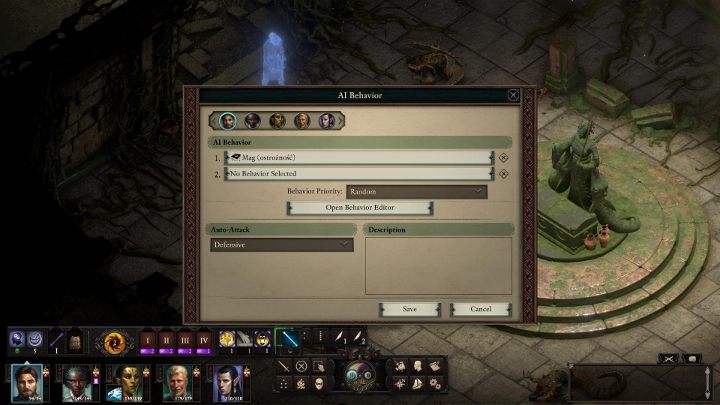
Task: Activate the orange swirl class ability
Action: 112,341
